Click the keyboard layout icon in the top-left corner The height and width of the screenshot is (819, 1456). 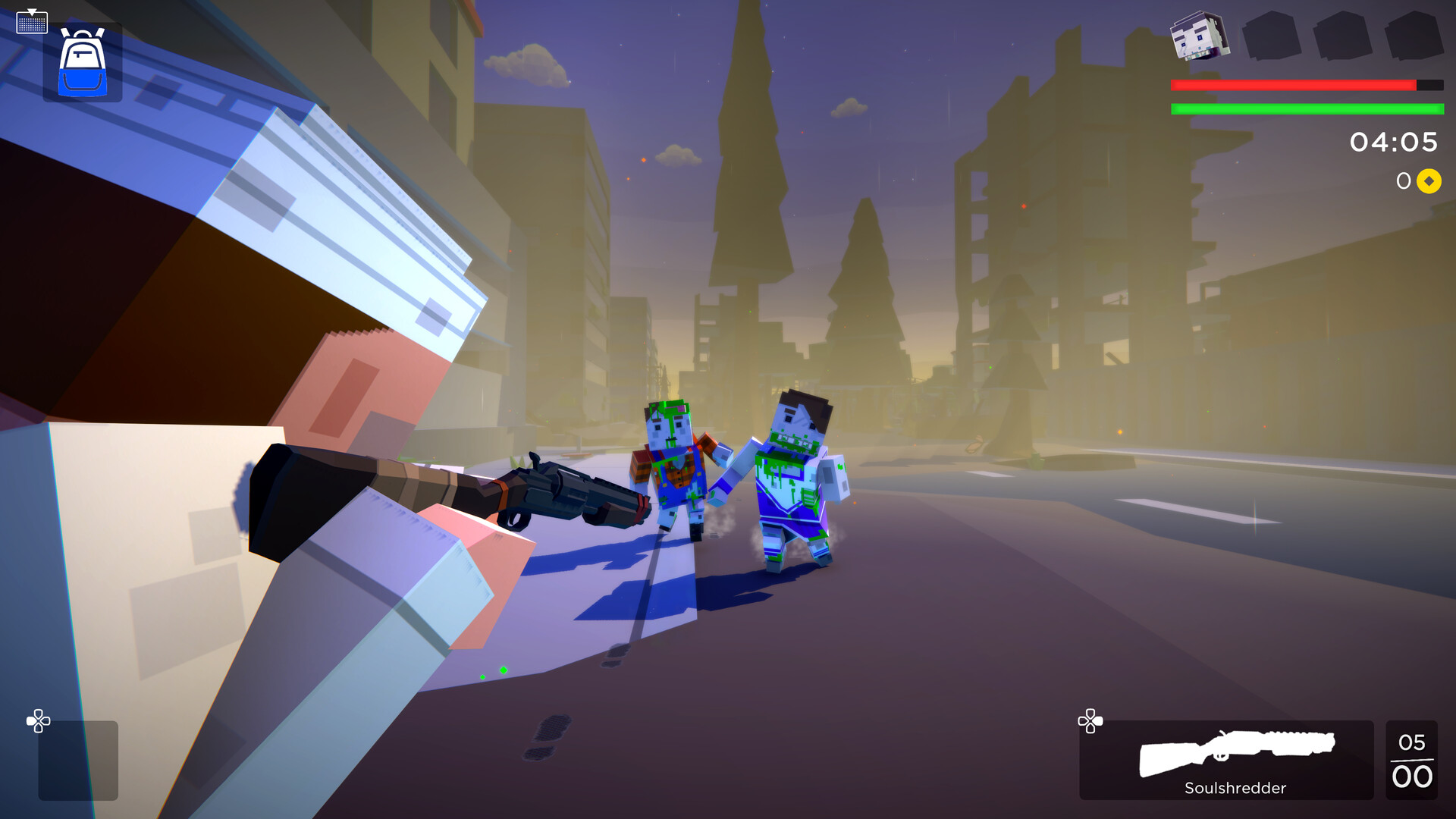tap(32, 21)
